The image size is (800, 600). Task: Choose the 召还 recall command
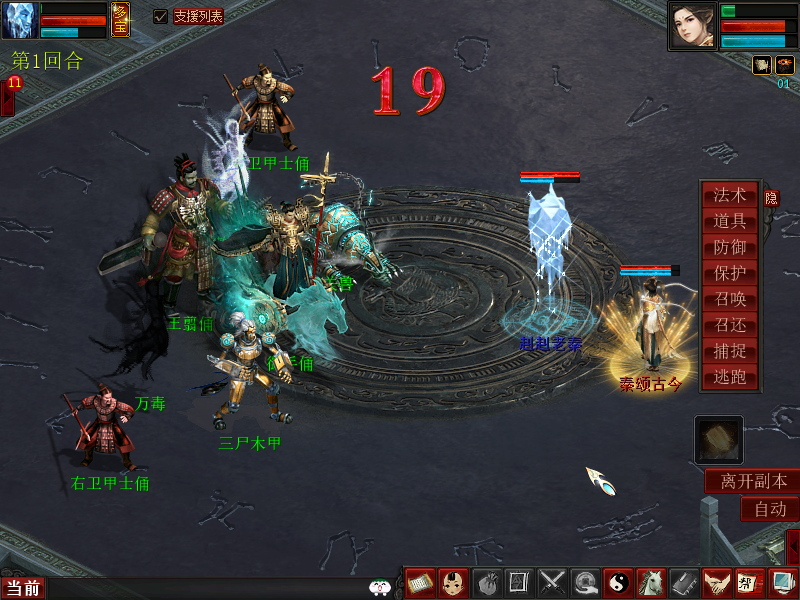point(730,325)
